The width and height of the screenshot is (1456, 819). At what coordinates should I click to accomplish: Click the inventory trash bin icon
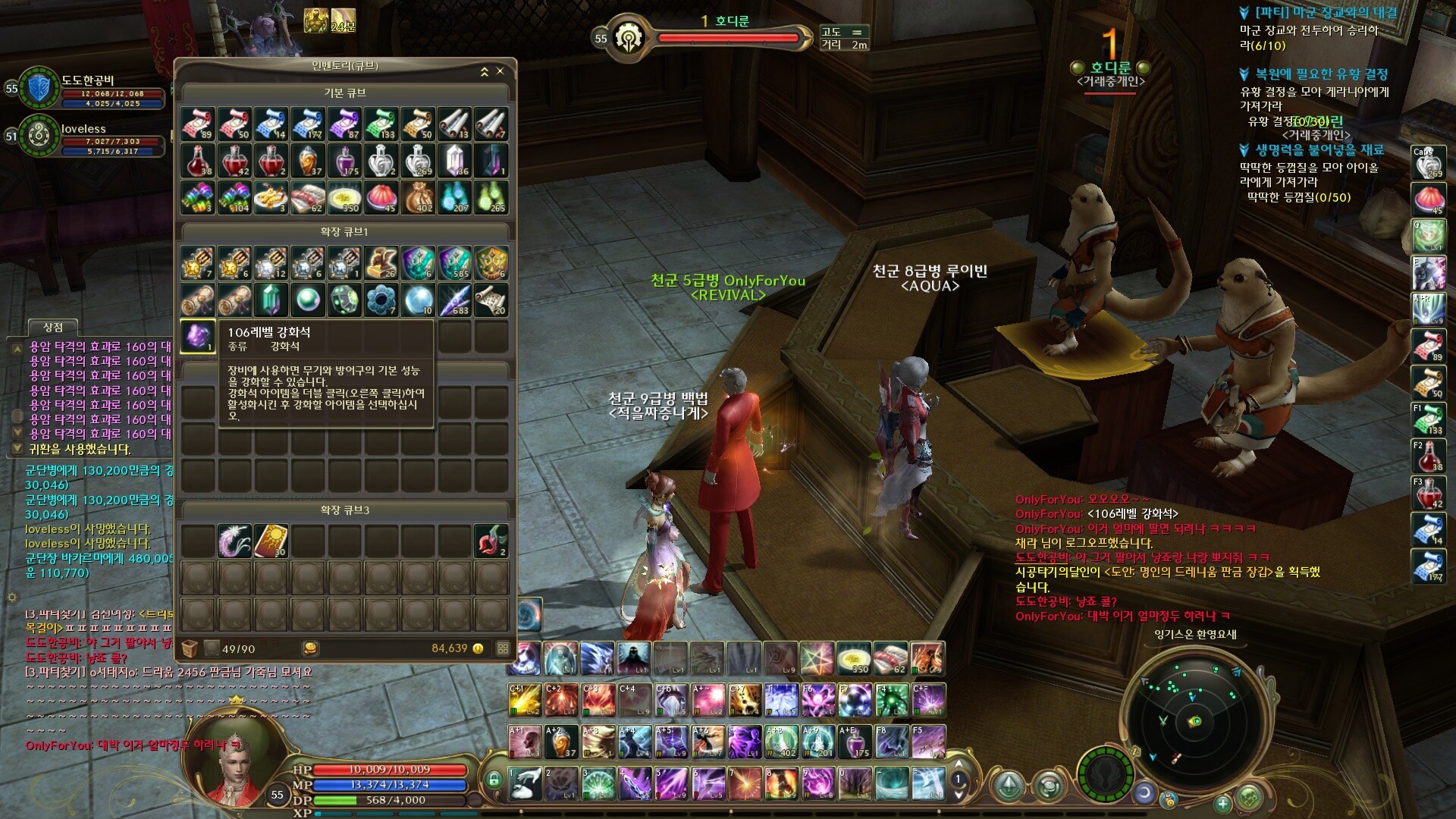coord(190,648)
